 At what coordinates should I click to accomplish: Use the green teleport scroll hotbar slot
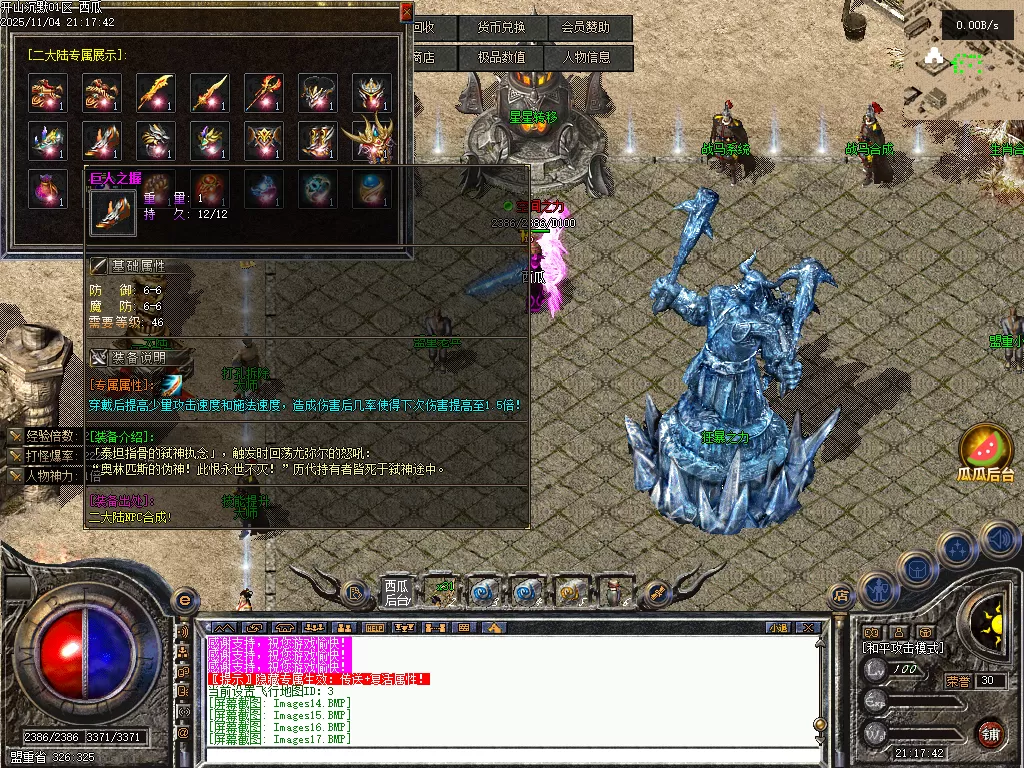click(x=443, y=592)
